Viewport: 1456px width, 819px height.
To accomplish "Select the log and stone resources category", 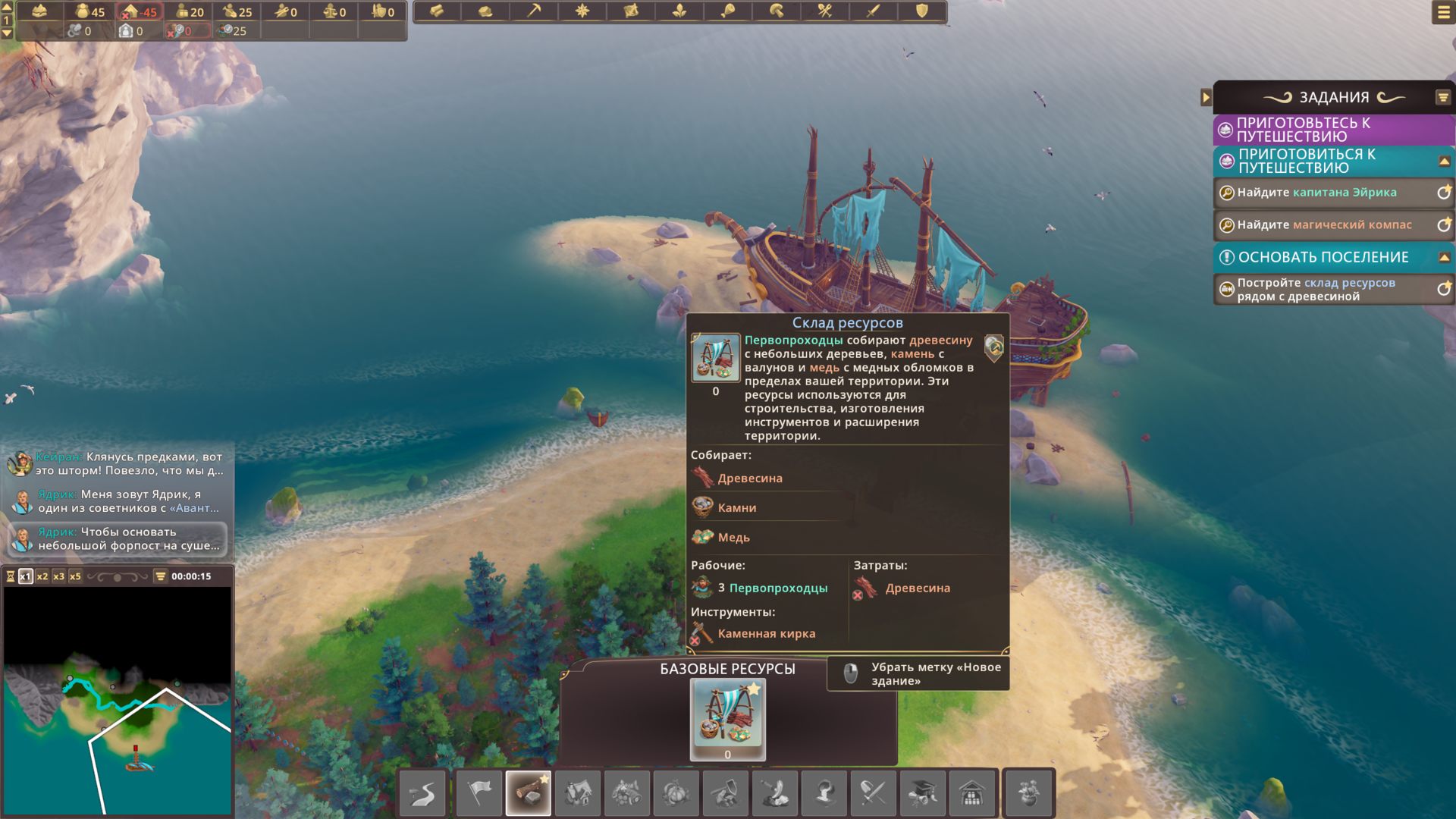I will pyautogui.click(x=529, y=793).
